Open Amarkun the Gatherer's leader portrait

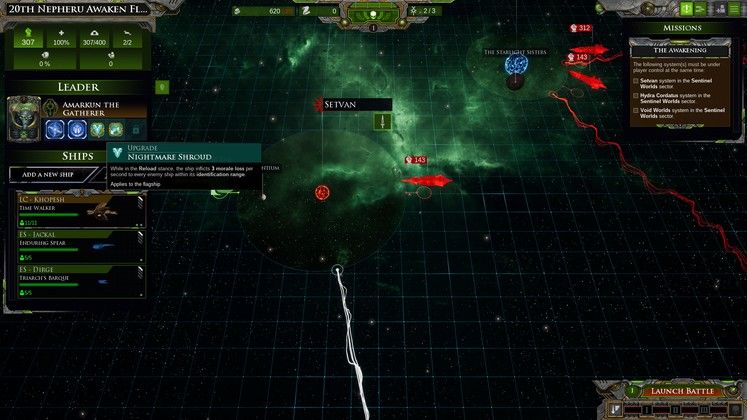(x=24, y=119)
